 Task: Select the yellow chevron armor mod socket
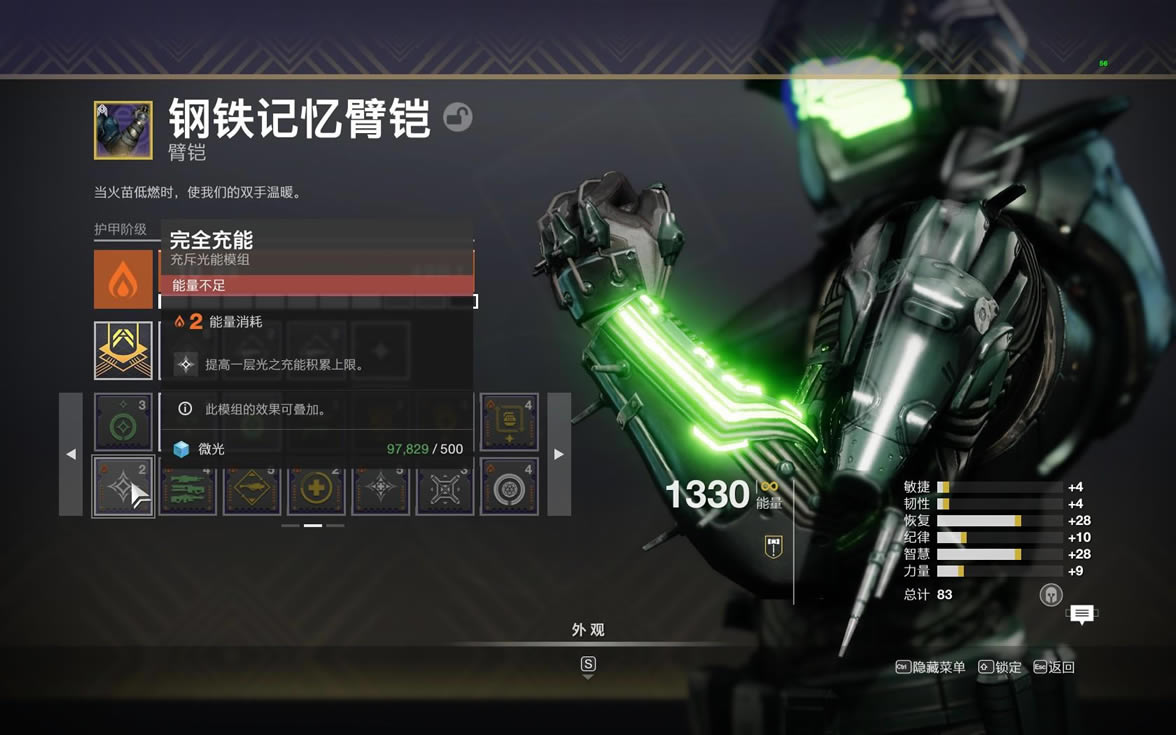pyautogui.click(x=123, y=350)
